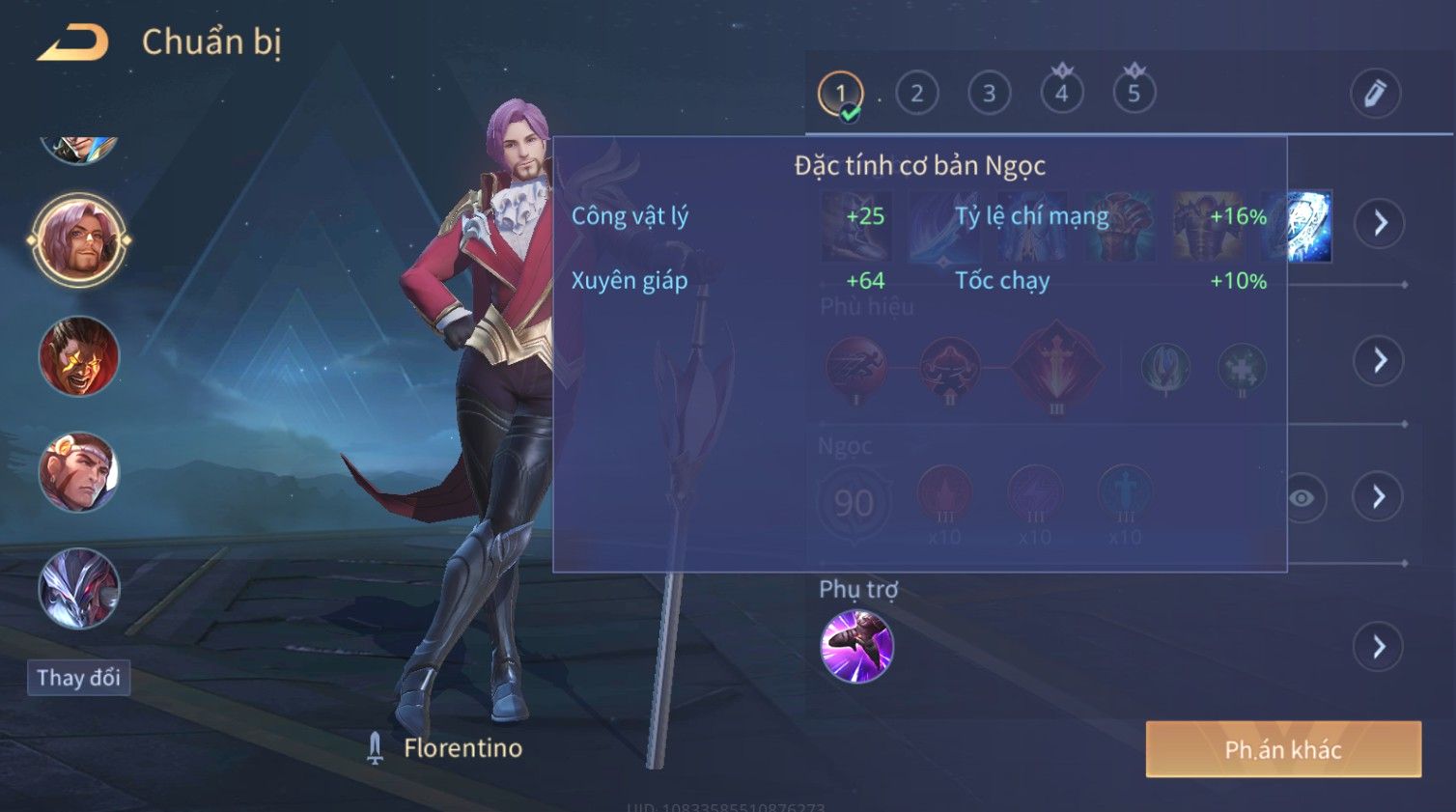The image size is (1456, 812).
Task: Pick the headband hero portrait
Action: (79, 472)
